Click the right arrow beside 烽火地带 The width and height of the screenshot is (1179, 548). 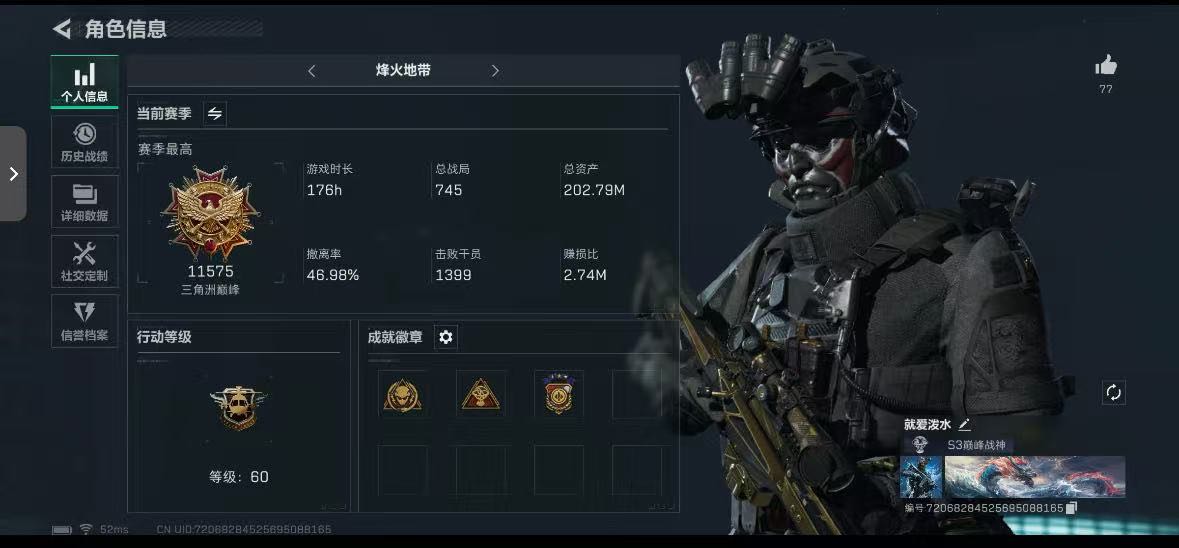(495, 71)
